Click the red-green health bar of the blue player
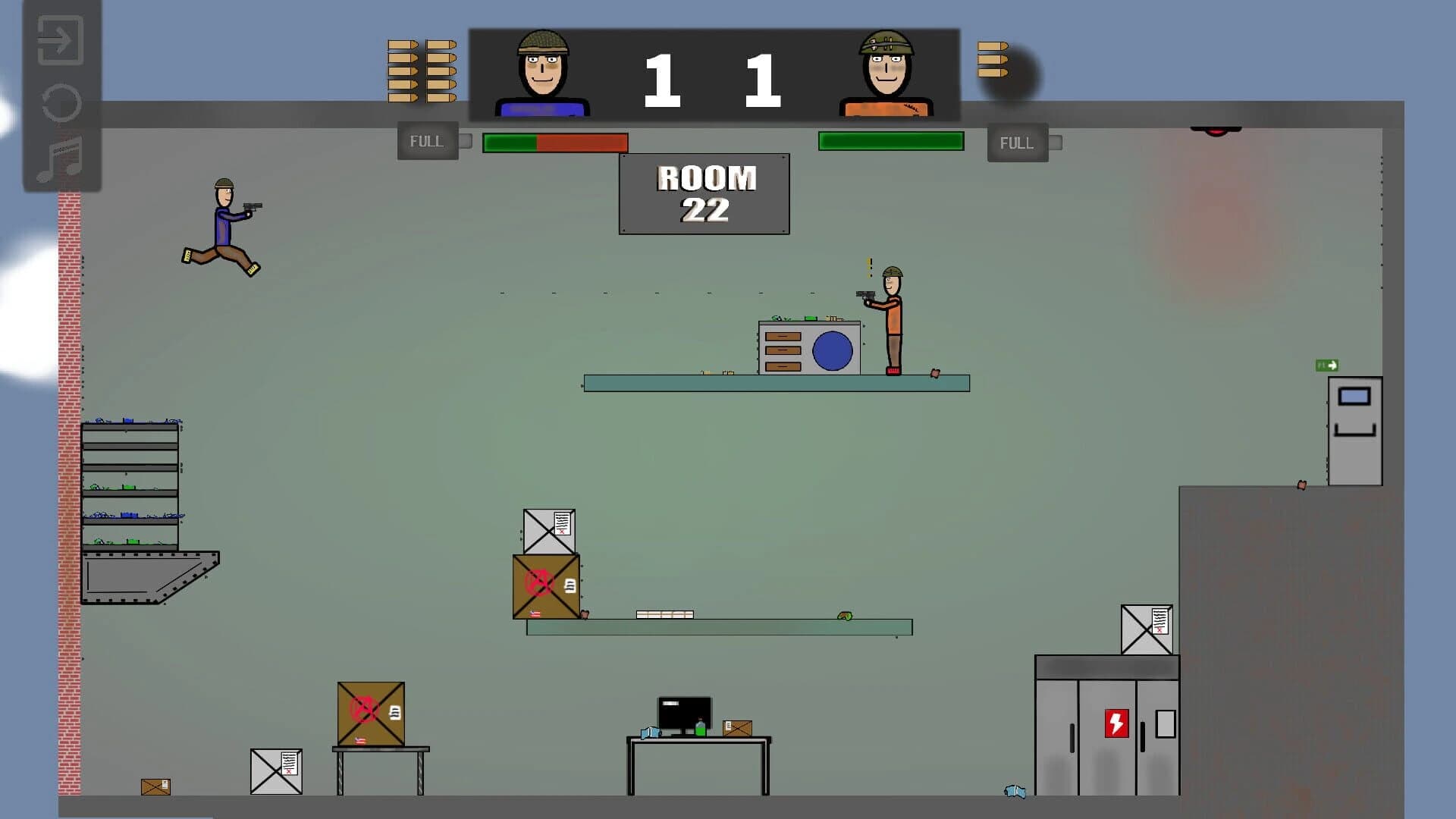1456x819 pixels. (x=554, y=142)
